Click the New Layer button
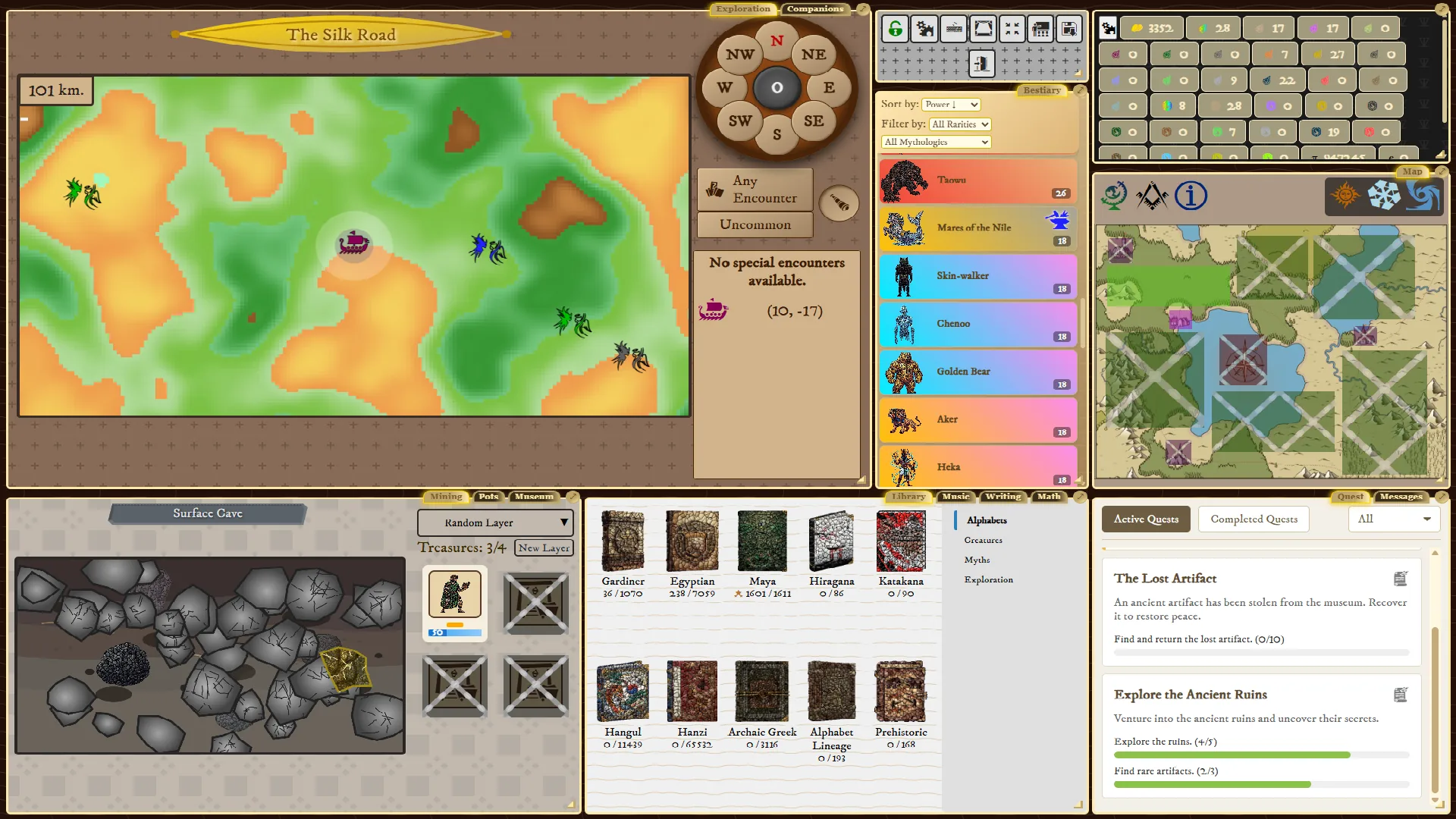Viewport: 1456px width, 819px height. point(544,548)
